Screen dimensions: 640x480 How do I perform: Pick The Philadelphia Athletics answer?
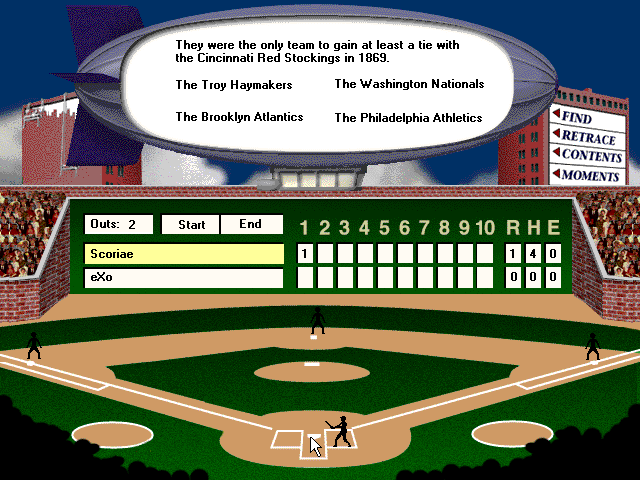tap(408, 118)
